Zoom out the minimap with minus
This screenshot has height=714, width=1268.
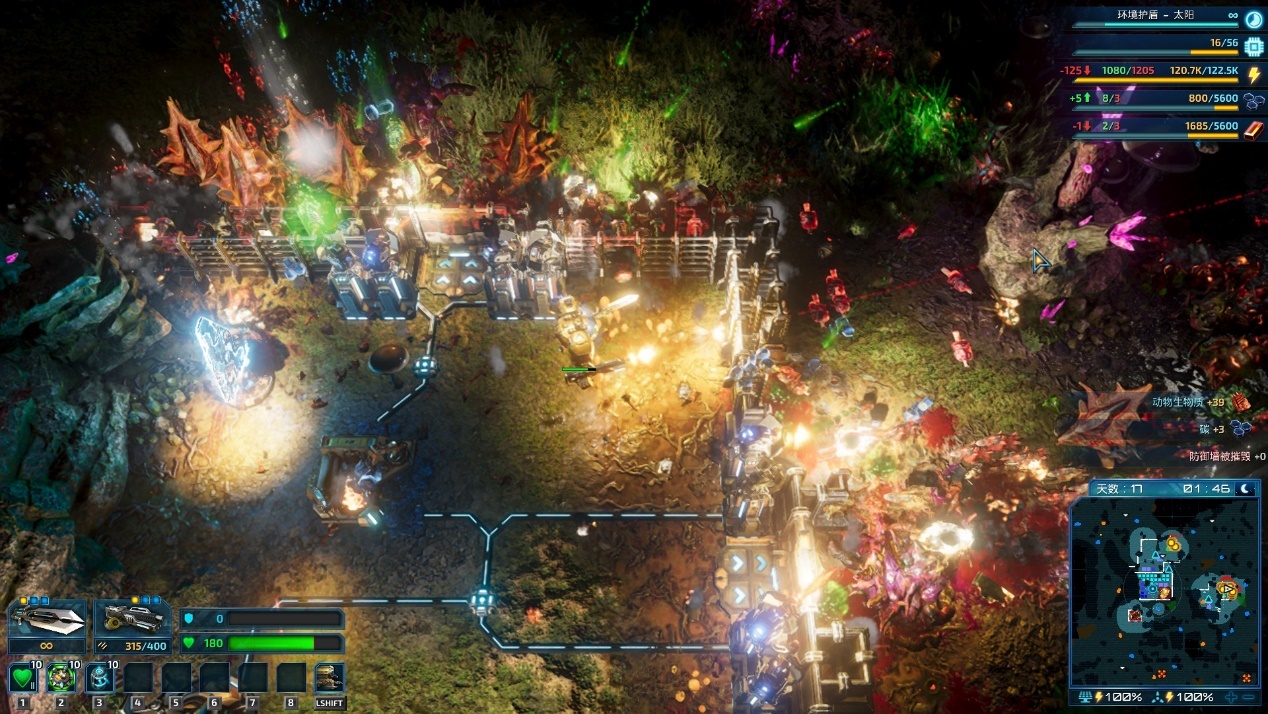[1250, 697]
